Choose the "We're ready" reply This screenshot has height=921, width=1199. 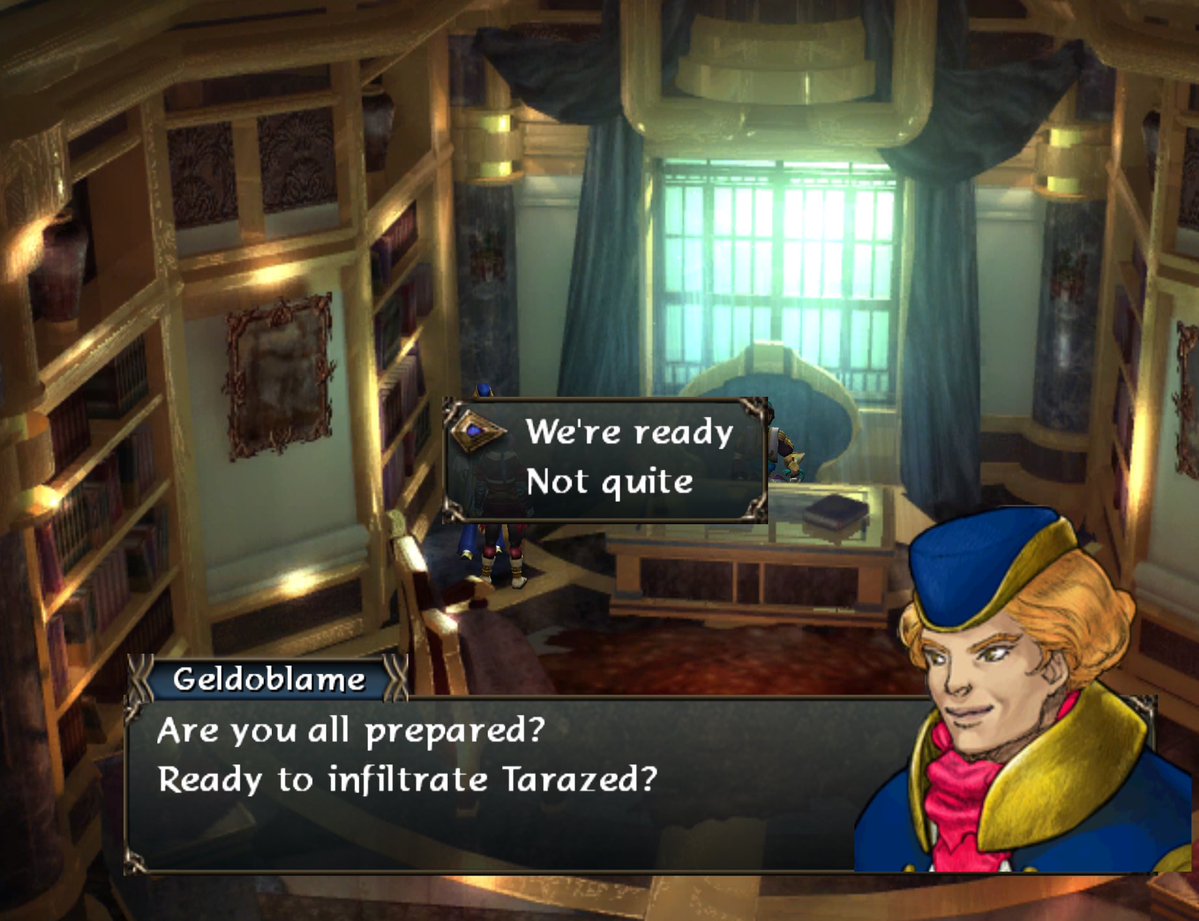click(629, 433)
